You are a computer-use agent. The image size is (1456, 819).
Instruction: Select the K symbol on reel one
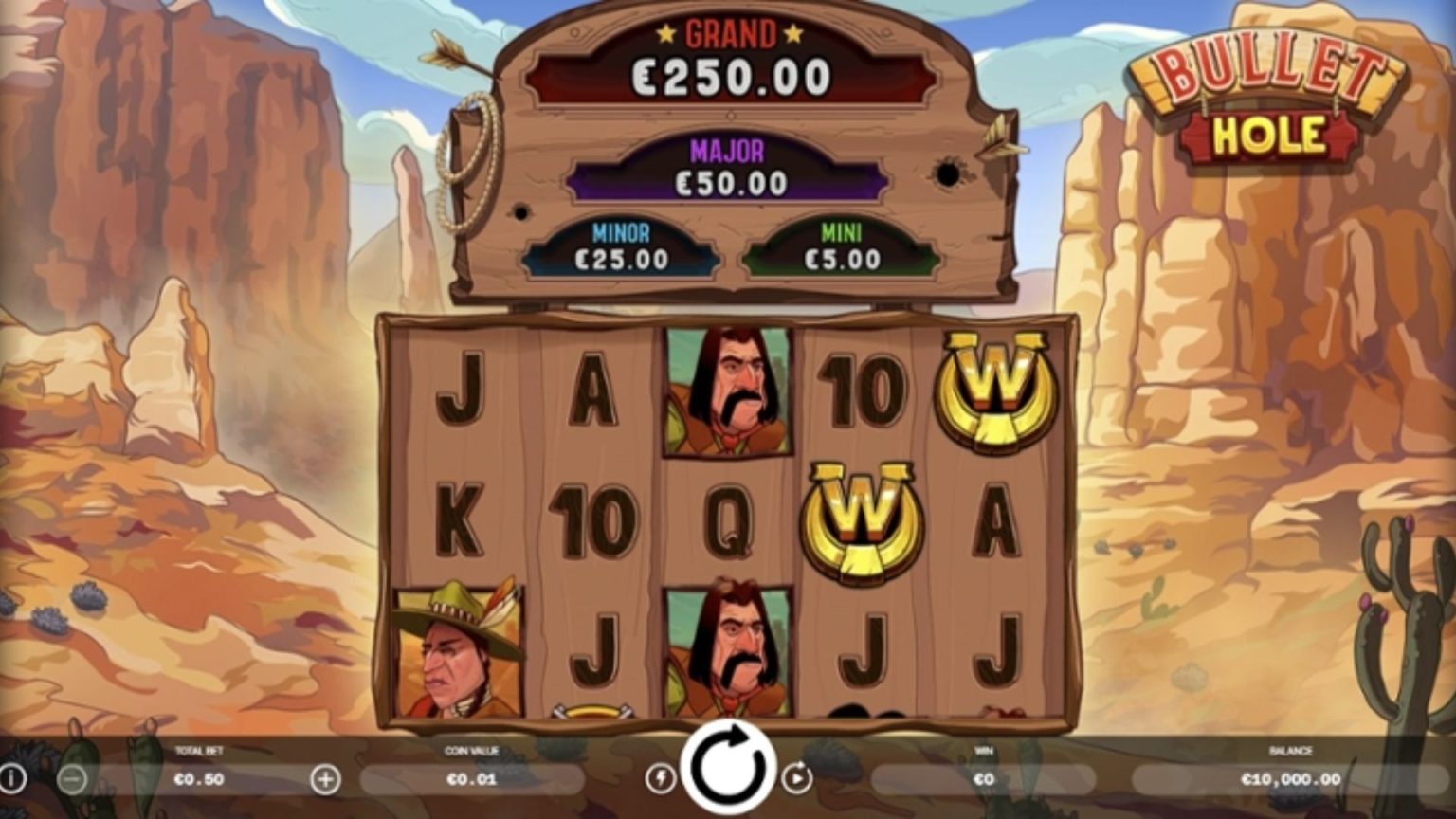click(461, 517)
